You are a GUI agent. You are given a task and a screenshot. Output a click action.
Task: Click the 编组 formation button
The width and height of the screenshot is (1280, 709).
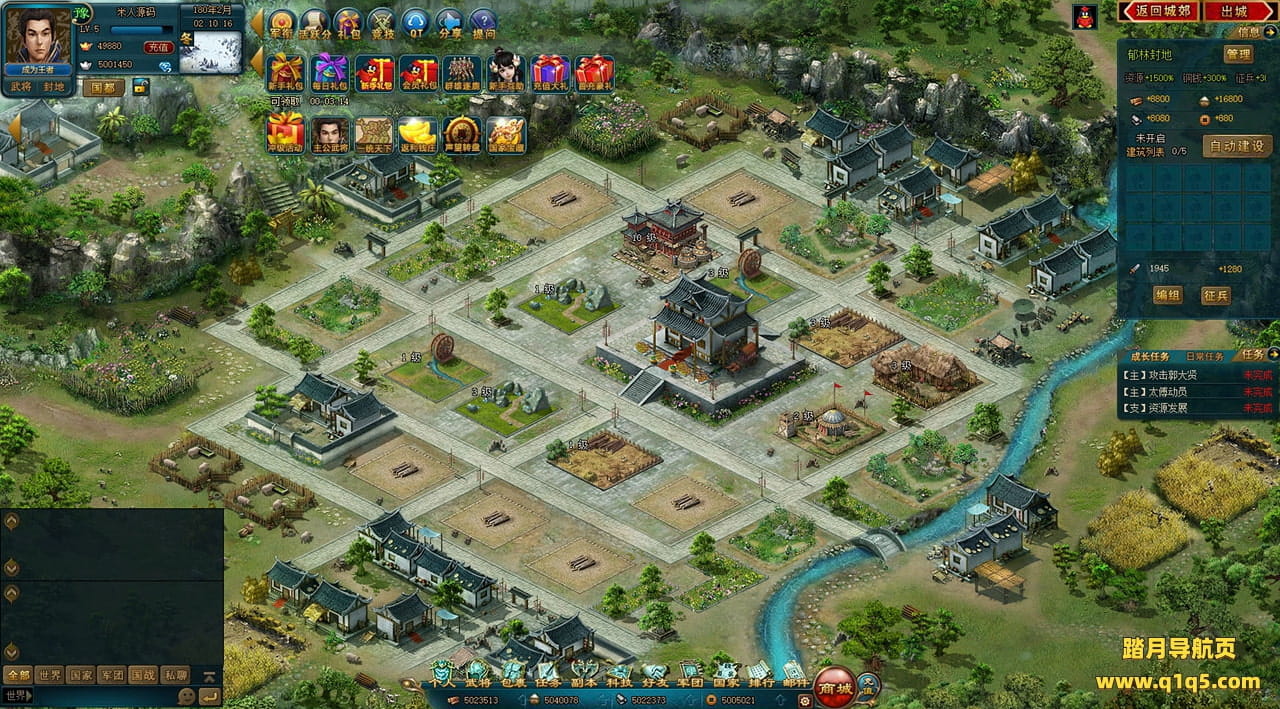pyautogui.click(x=1167, y=295)
